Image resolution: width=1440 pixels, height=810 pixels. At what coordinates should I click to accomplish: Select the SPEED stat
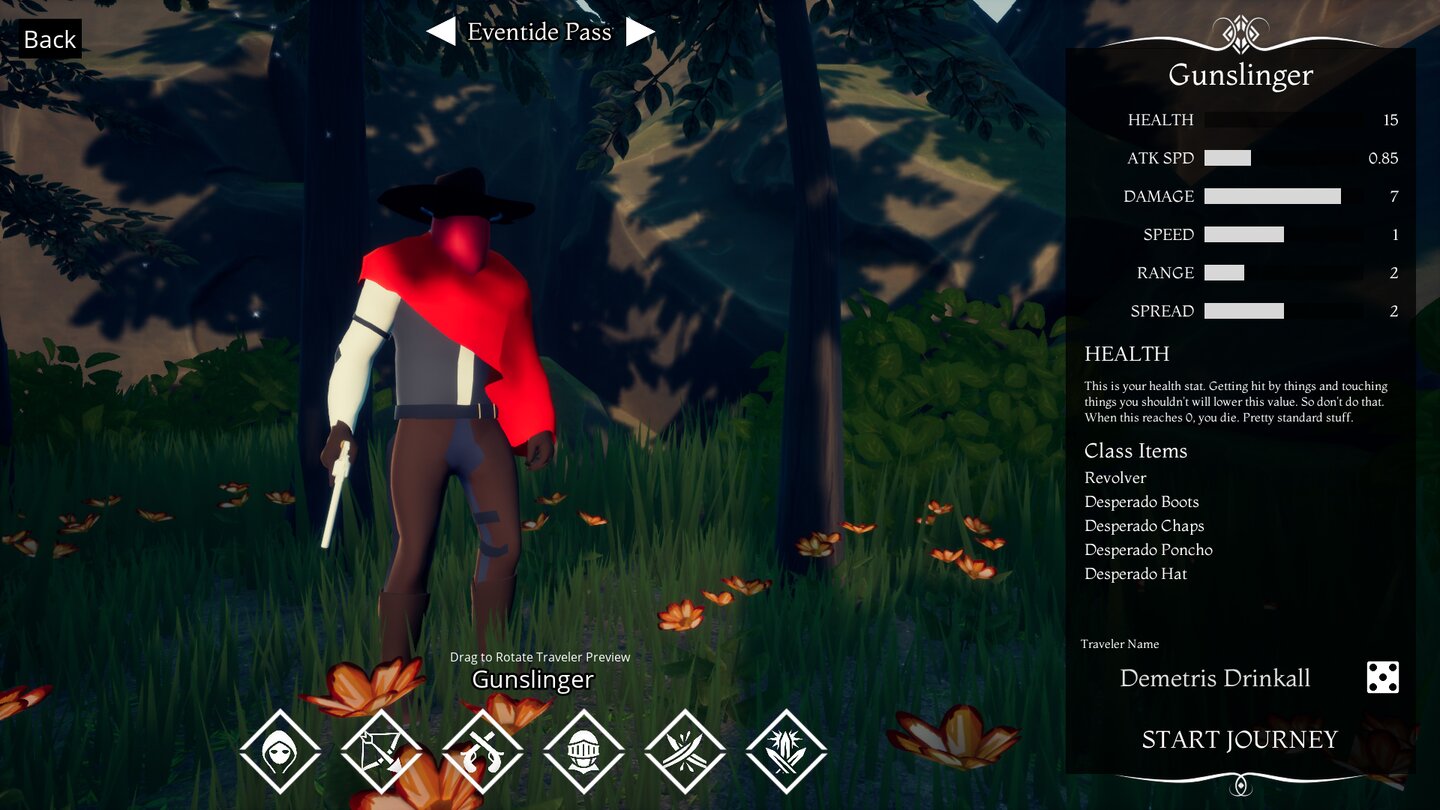point(1245,234)
